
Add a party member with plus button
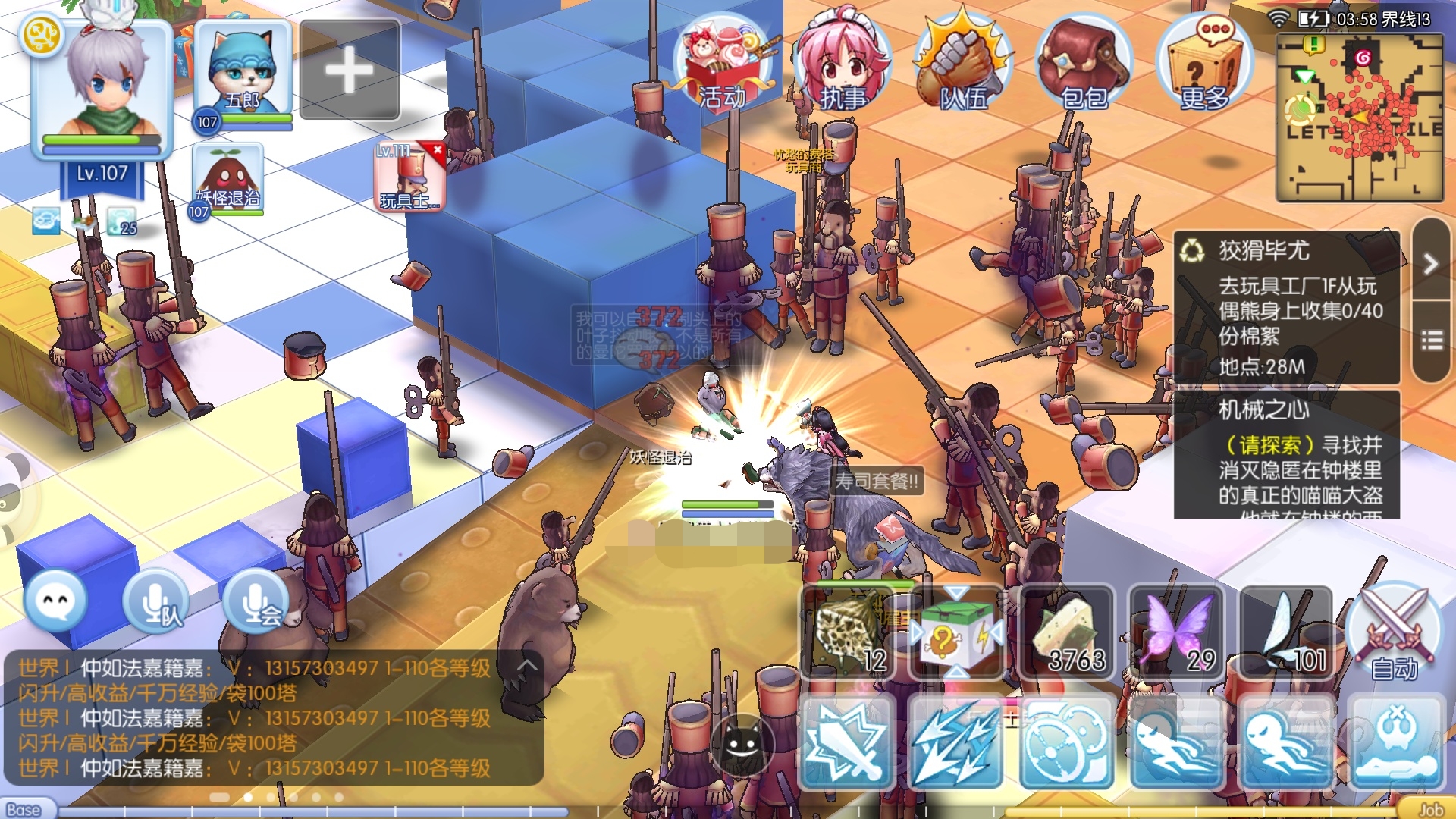(x=350, y=70)
